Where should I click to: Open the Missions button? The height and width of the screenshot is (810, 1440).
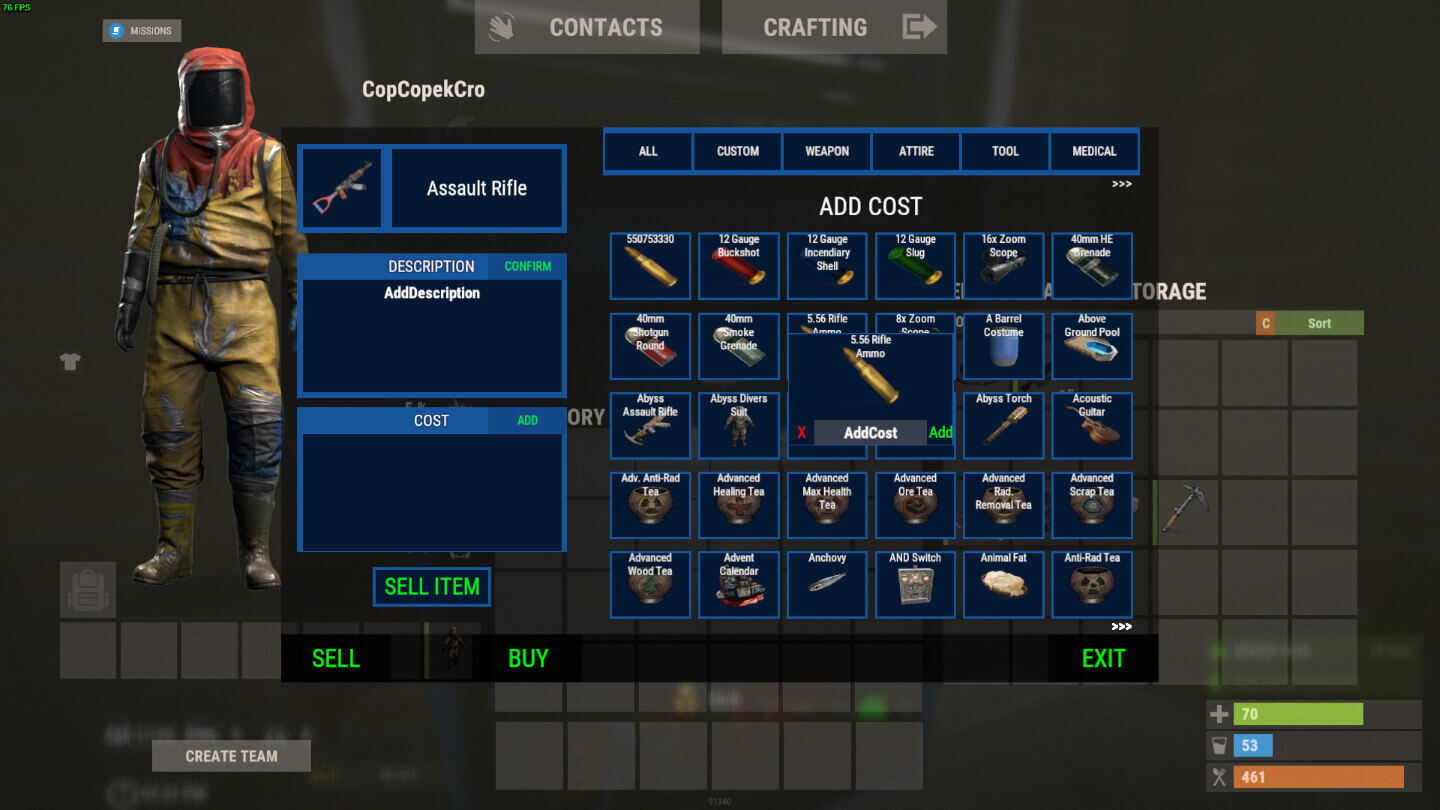(141, 31)
